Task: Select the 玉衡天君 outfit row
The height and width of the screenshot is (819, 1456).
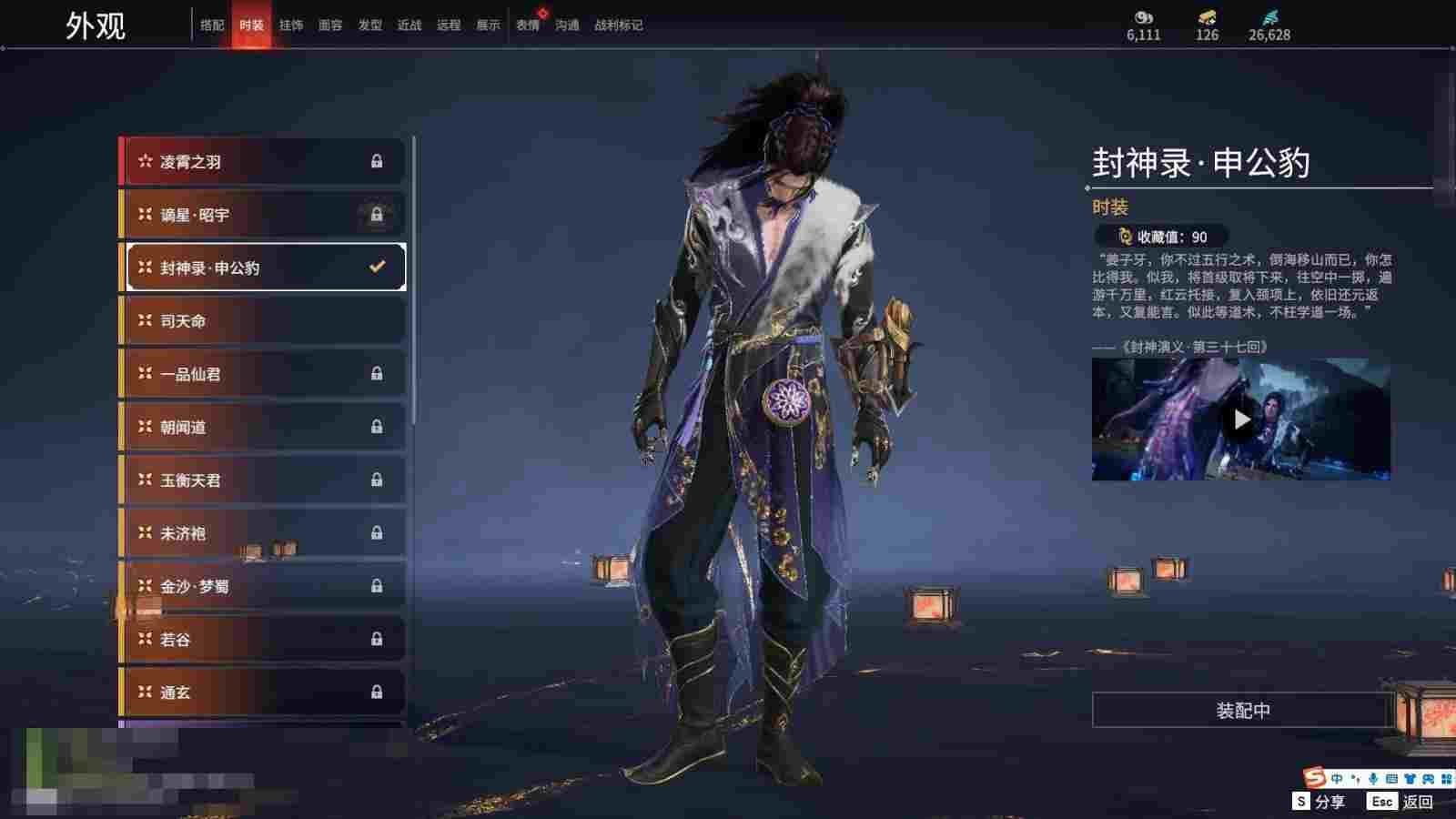Action: [262, 480]
